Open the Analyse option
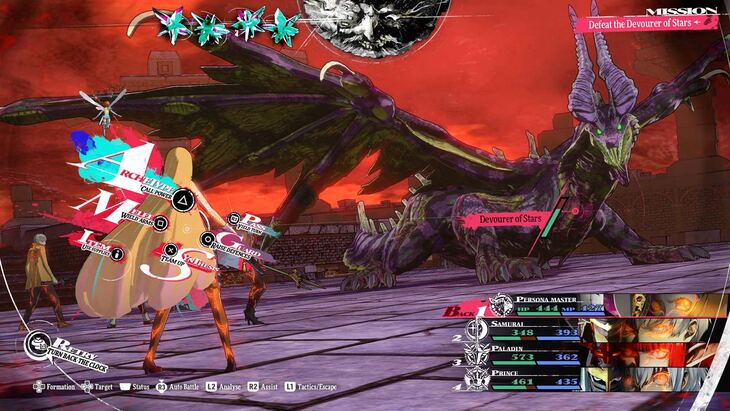 tap(227, 385)
